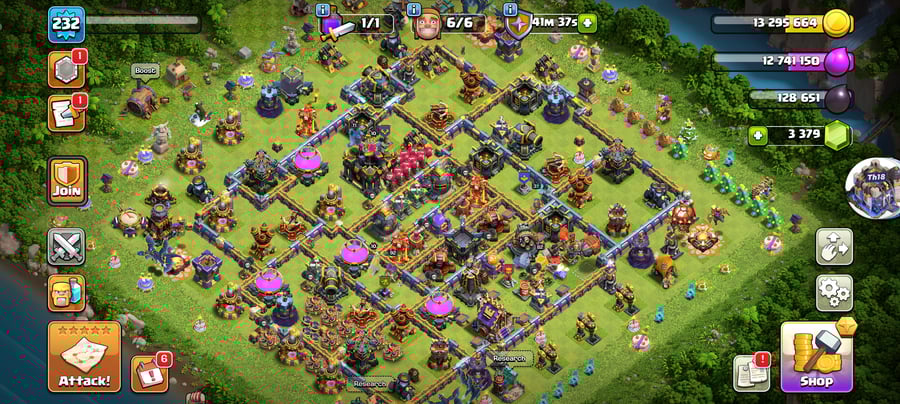The height and width of the screenshot is (404, 900).
Task: Open the Shop
Action: (816, 356)
